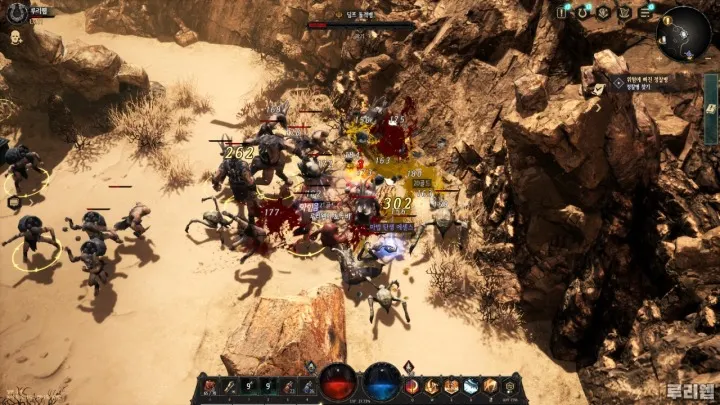Image resolution: width=720 pixels, height=405 pixels.
Task: Open the hamburger main menu icon
Action: [x=645, y=13]
